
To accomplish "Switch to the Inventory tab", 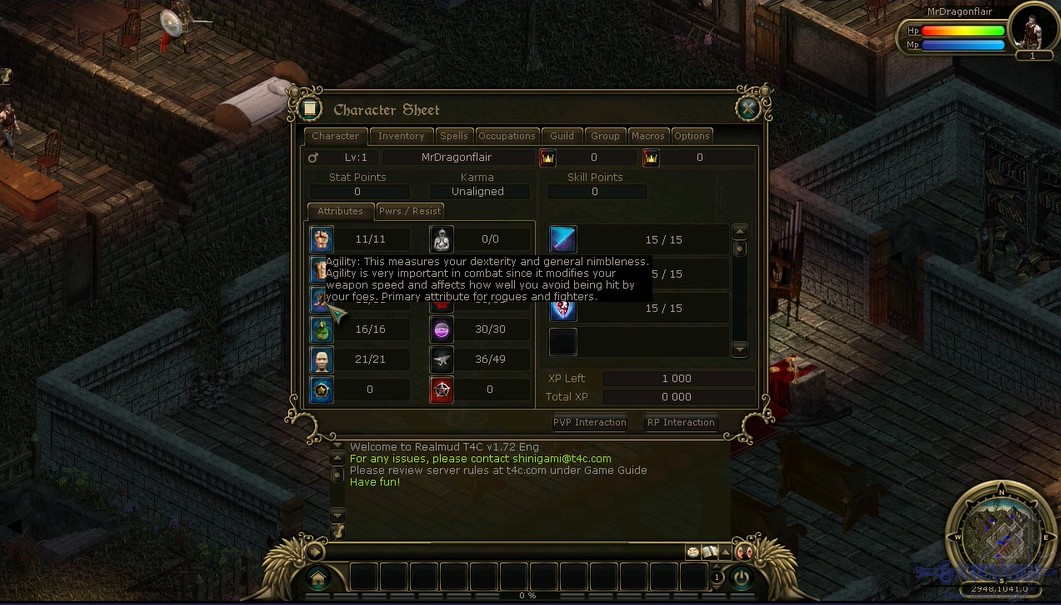I will pos(401,136).
